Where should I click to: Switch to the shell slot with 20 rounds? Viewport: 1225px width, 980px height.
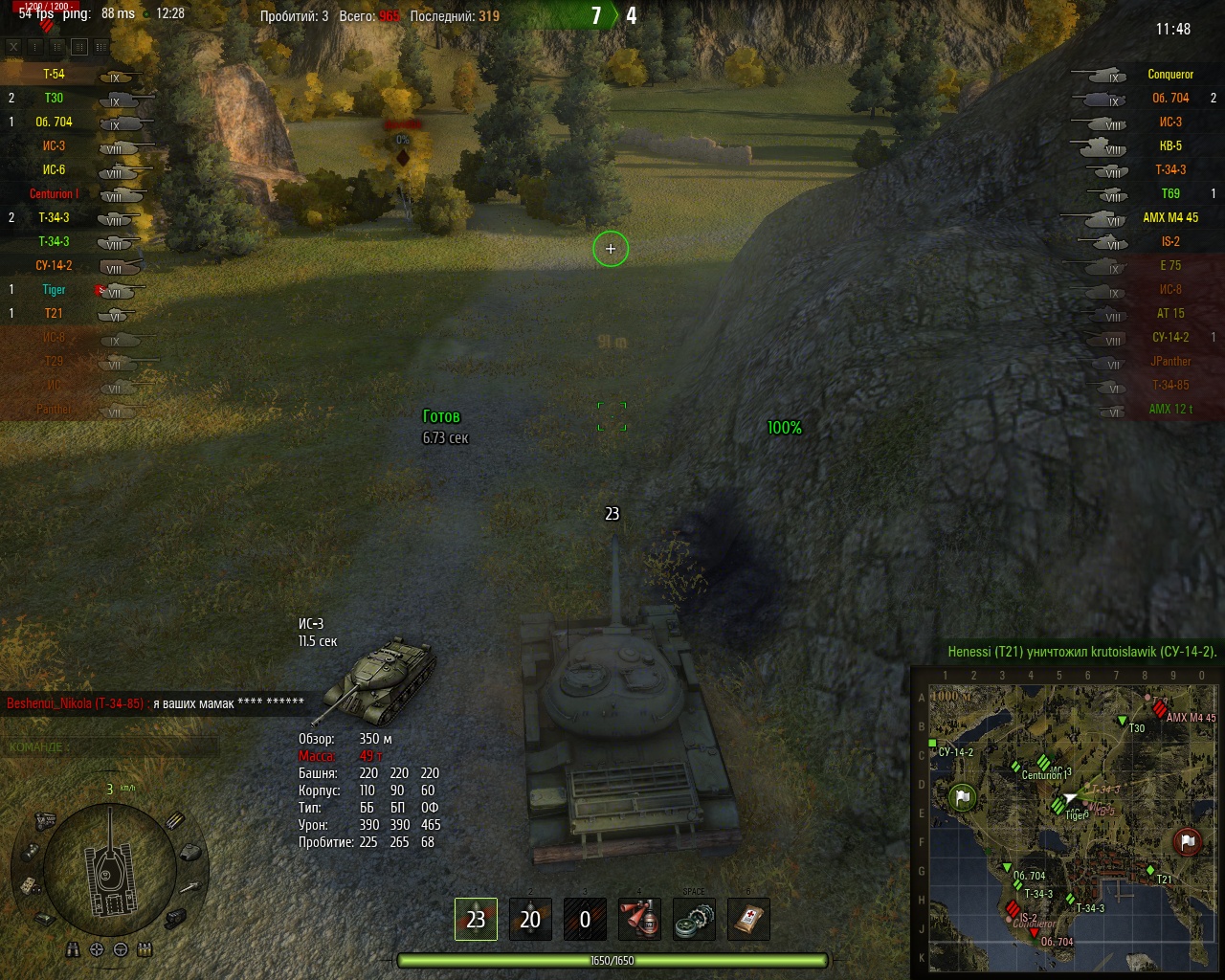click(530, 919)
